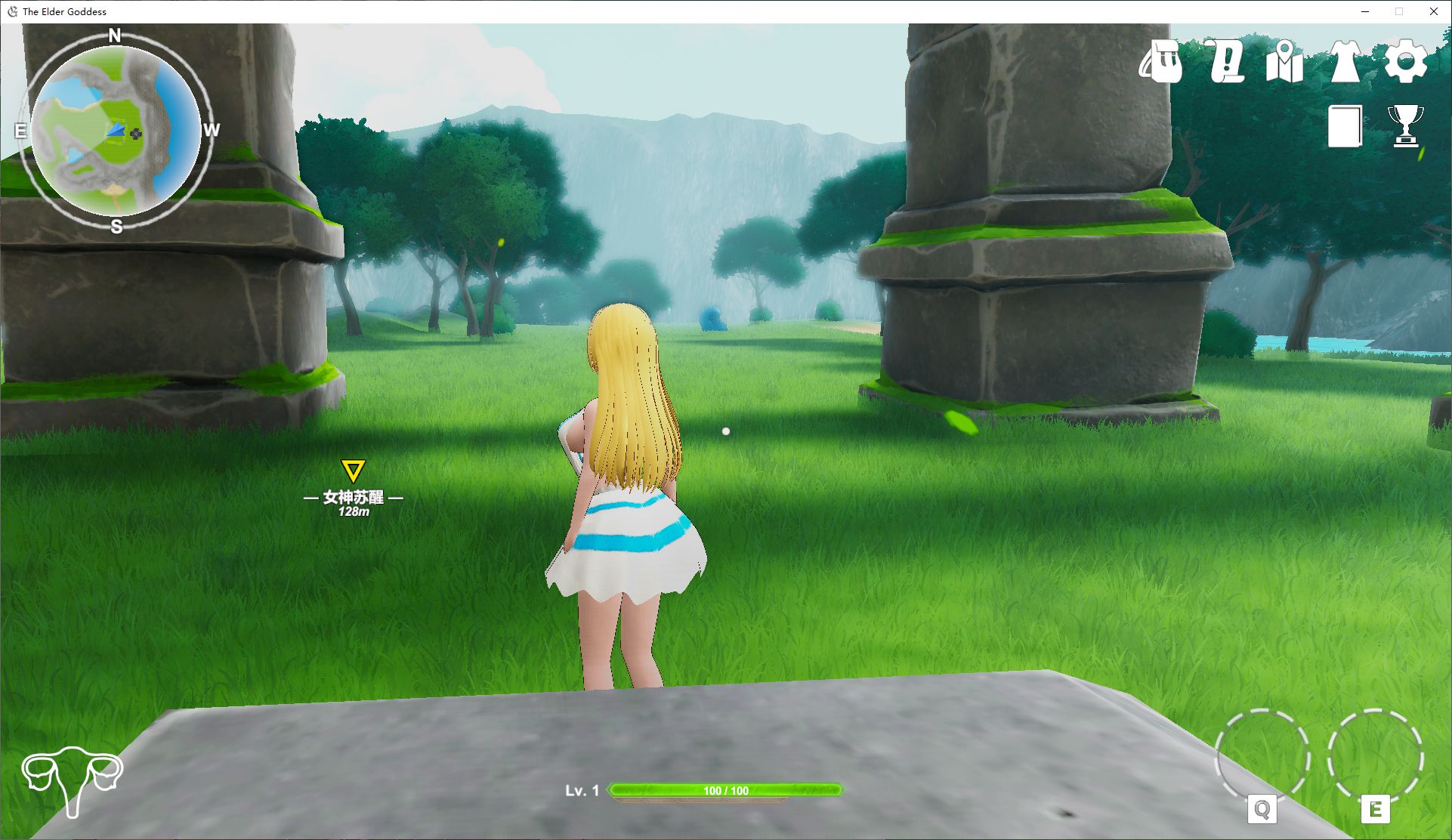Screen dimensions: 1452x840
Task: Open the dress wardrobe icon
Action: point(1345,62)
